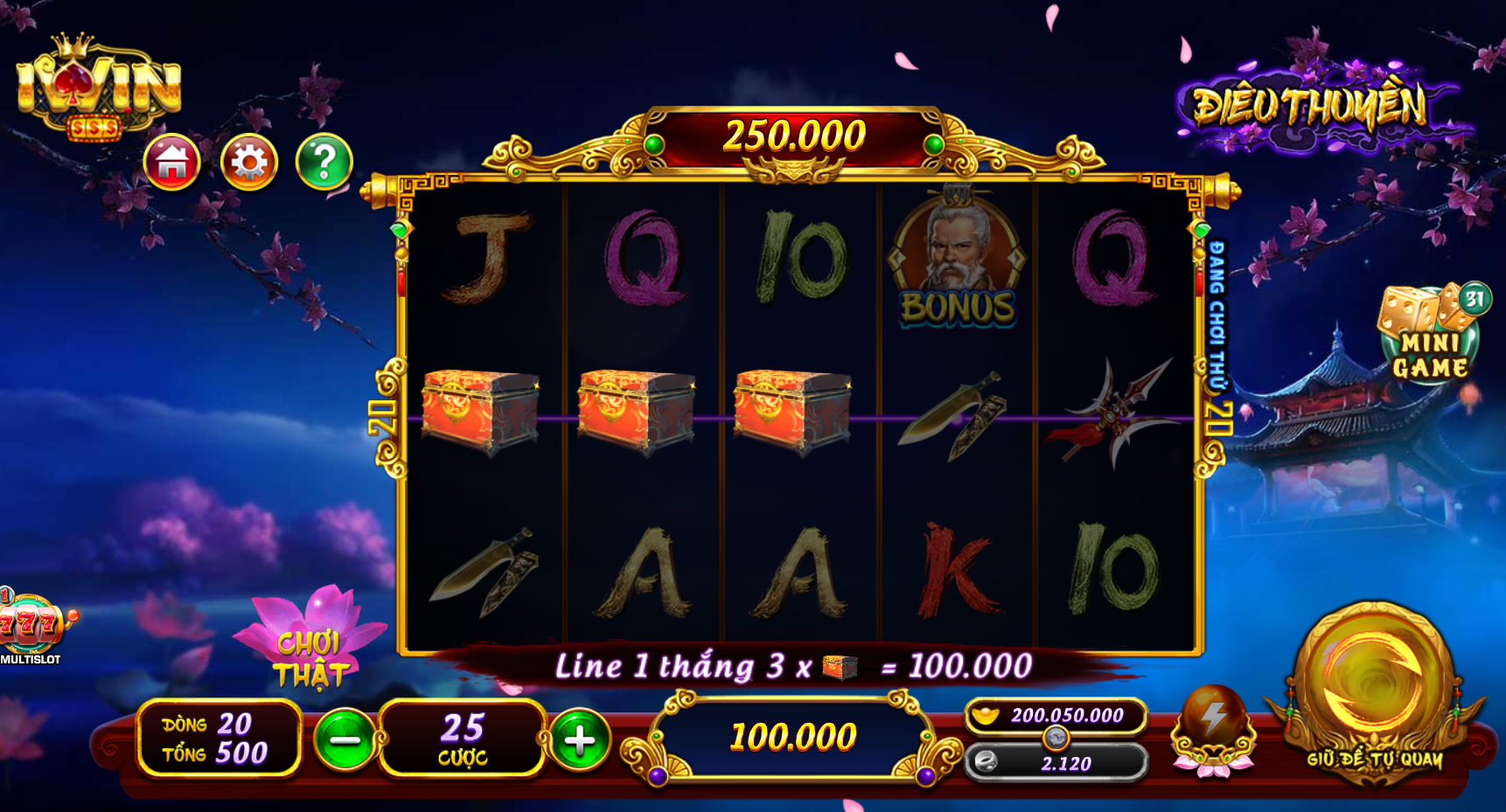Open the gold balance top-up

coord(1056,716)
